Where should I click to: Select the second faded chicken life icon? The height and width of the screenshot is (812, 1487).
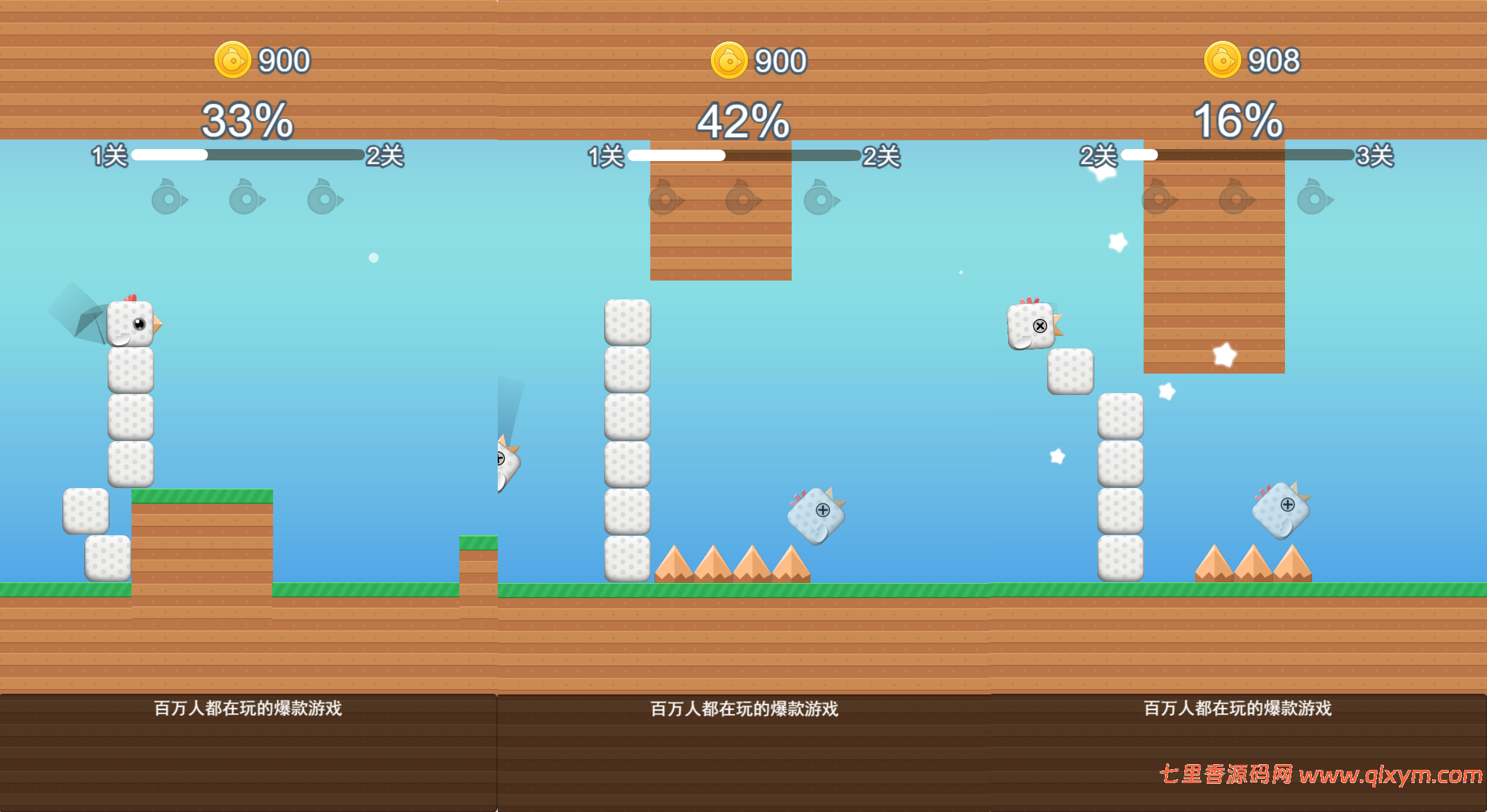point(244,198)
